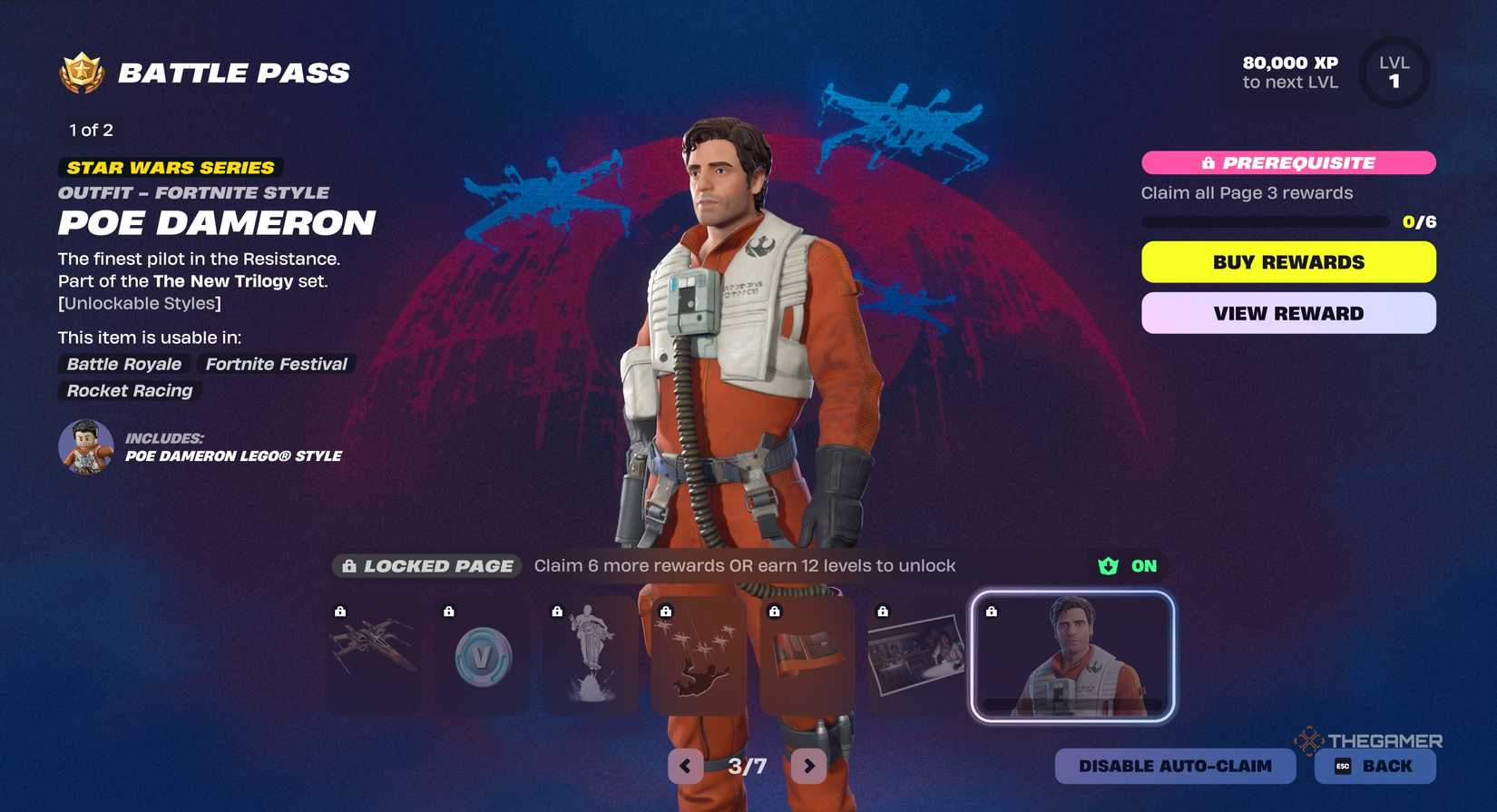Viewport: 1497px width, 812px height.
Task: Advance to next page with right arrow
Action: [x=807, y=766]
